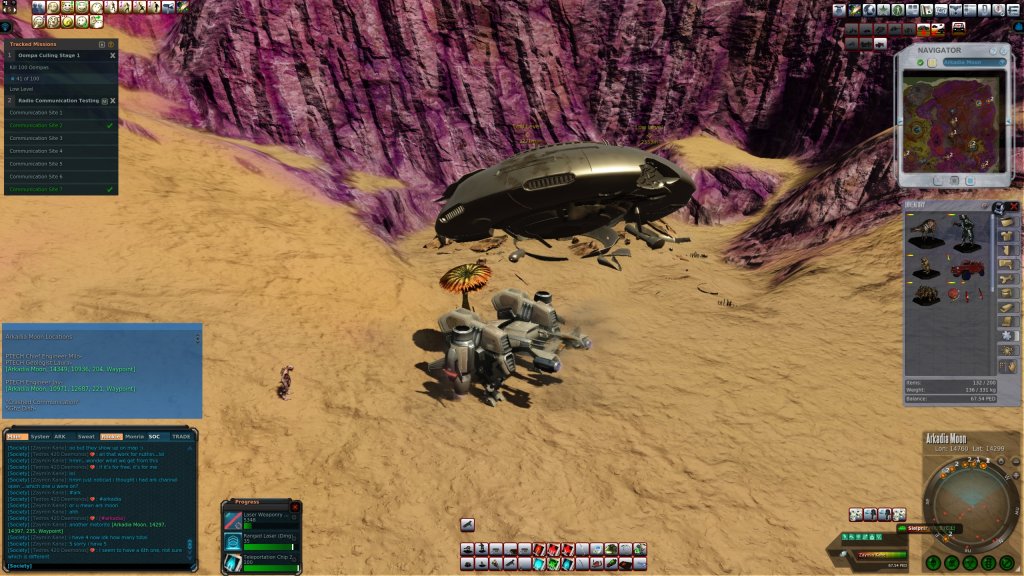Viewport: 1024px width, 576px height.
Task: Stop tracking Radio Communication Testing mission
Action: [x=112, y=101]
